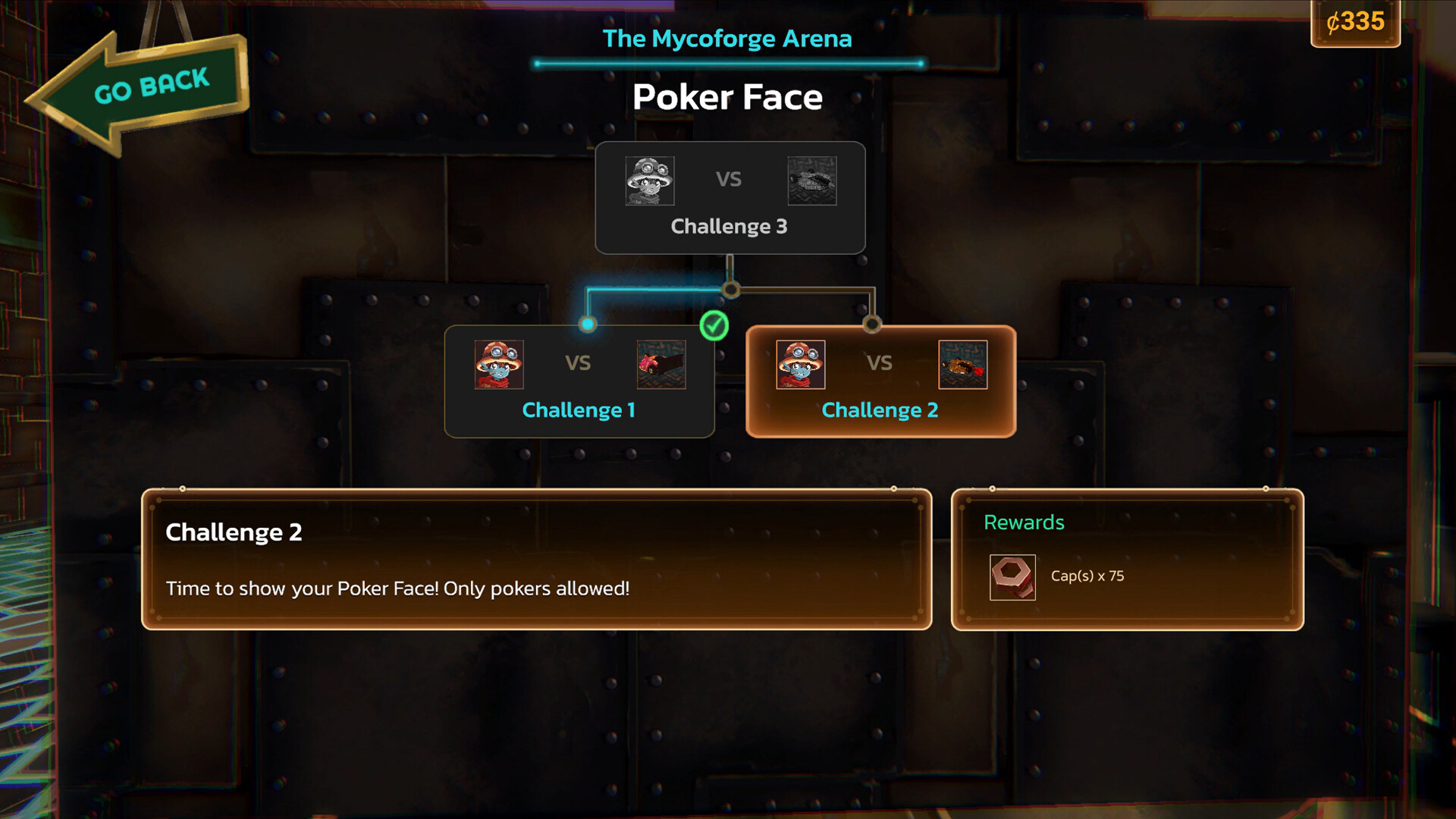
Task: Click the node above the Challenge 2 card
Action: pos(874,323)
